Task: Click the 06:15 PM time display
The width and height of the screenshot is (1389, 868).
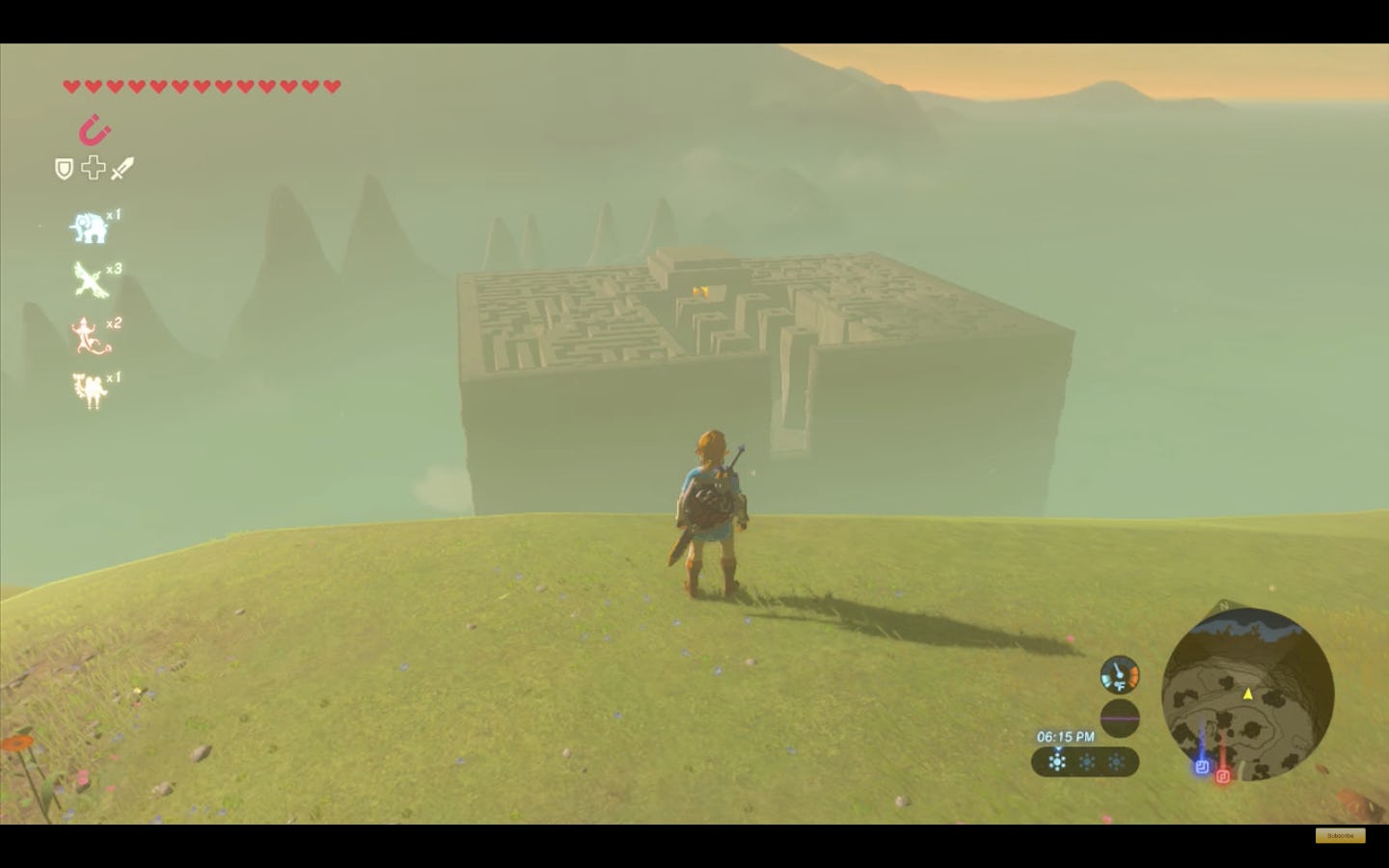Action: [1065, 736]
